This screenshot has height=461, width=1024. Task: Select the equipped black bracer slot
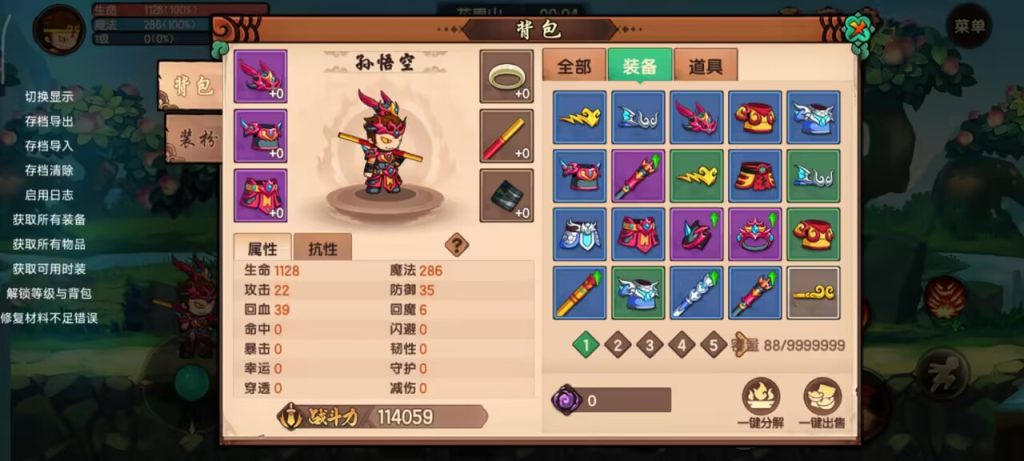click(506, 195)
